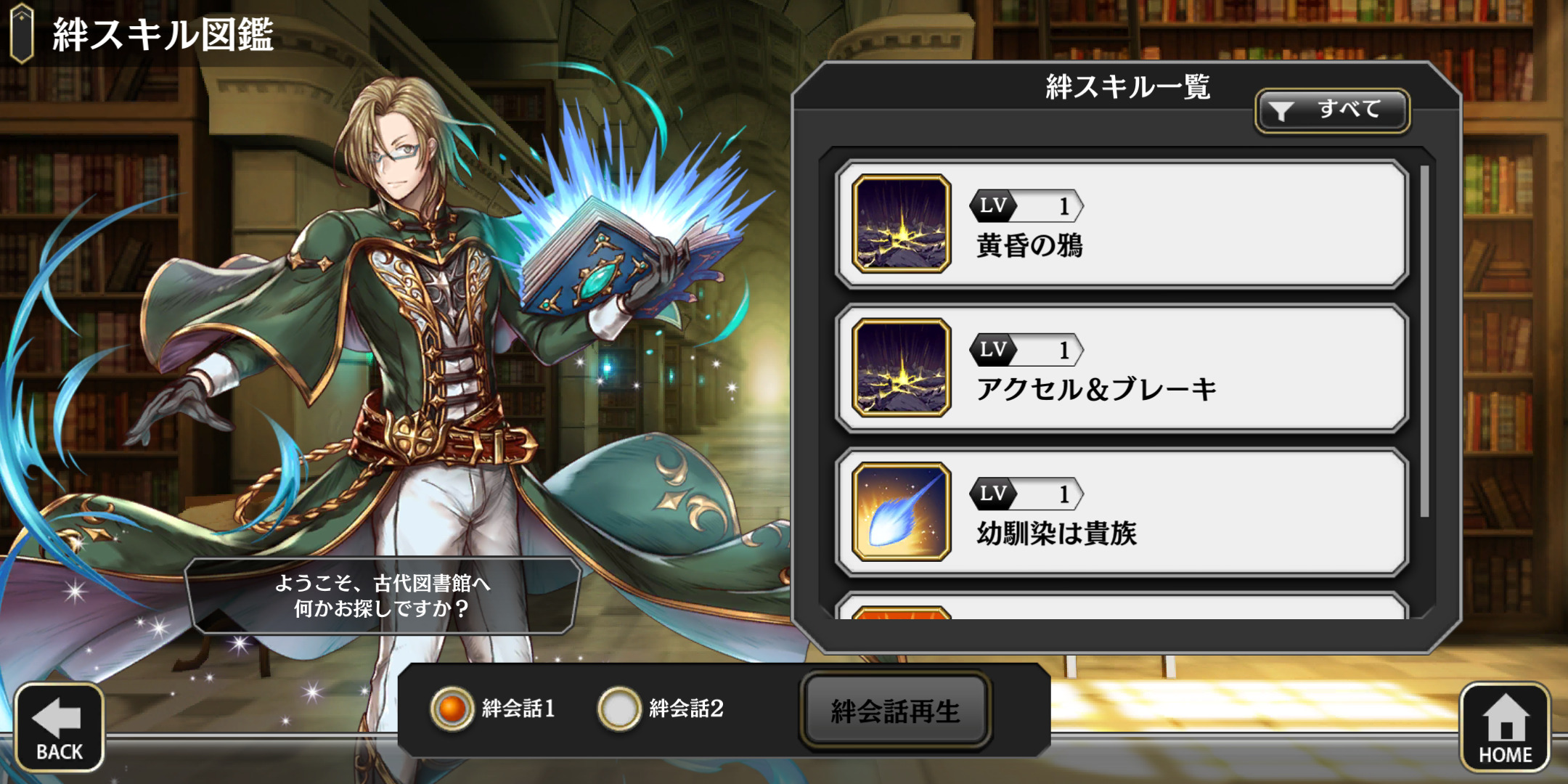Open the 幼馴染は貴族 skill entry
The height and width of the screenshot is (784, 1568).
point(1122,512)
